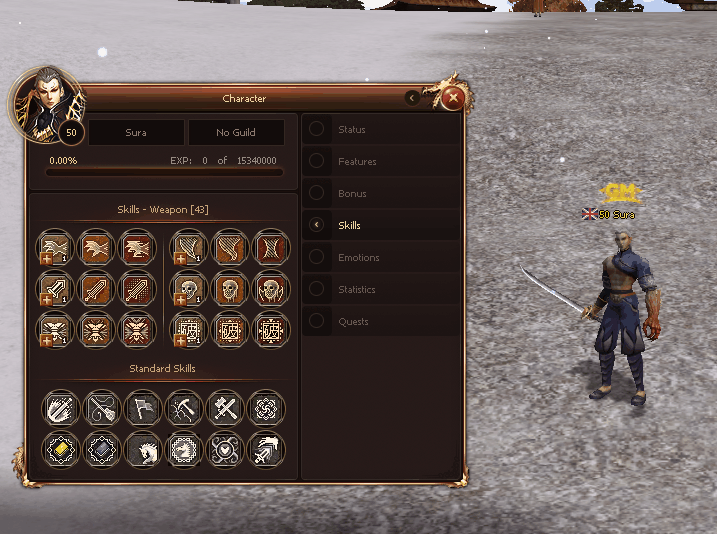This screenshot has width=717, height=534.
Task: Show the Bonus section
Action: tap(352, 193)
